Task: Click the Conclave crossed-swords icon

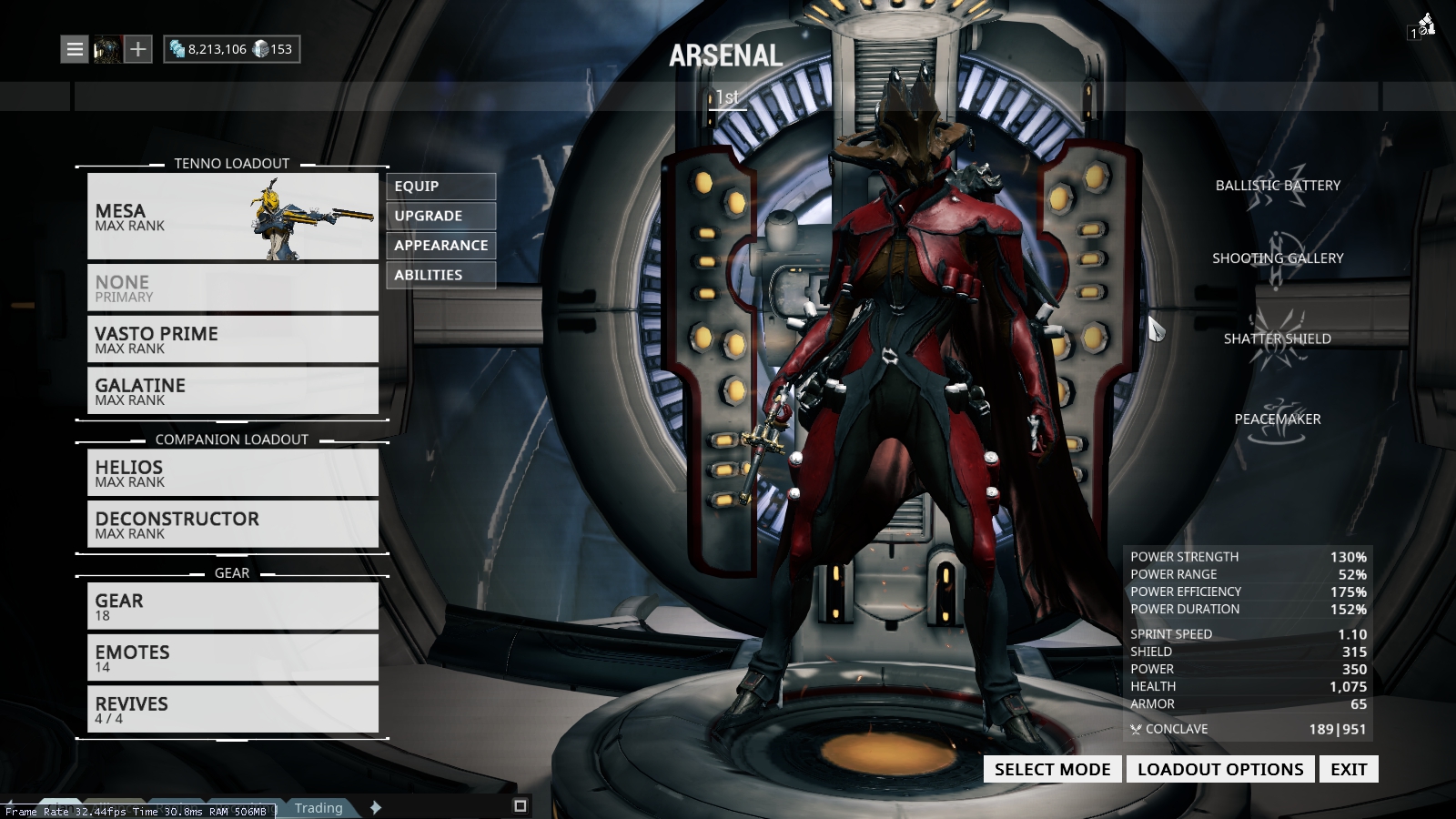Action: (x=1135, y=729)
